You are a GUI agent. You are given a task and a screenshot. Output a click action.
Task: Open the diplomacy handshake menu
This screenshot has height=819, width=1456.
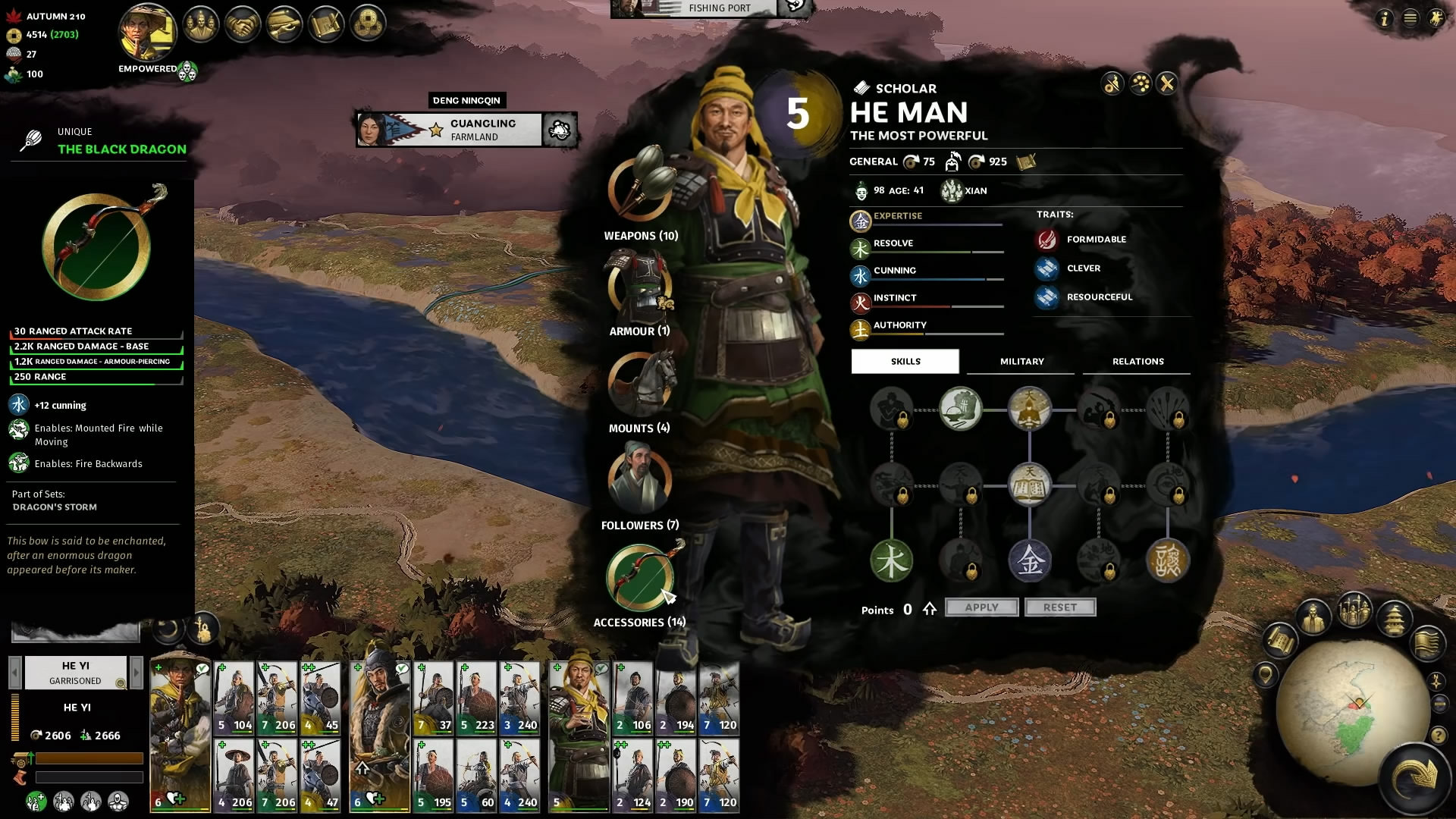point(243,26)
